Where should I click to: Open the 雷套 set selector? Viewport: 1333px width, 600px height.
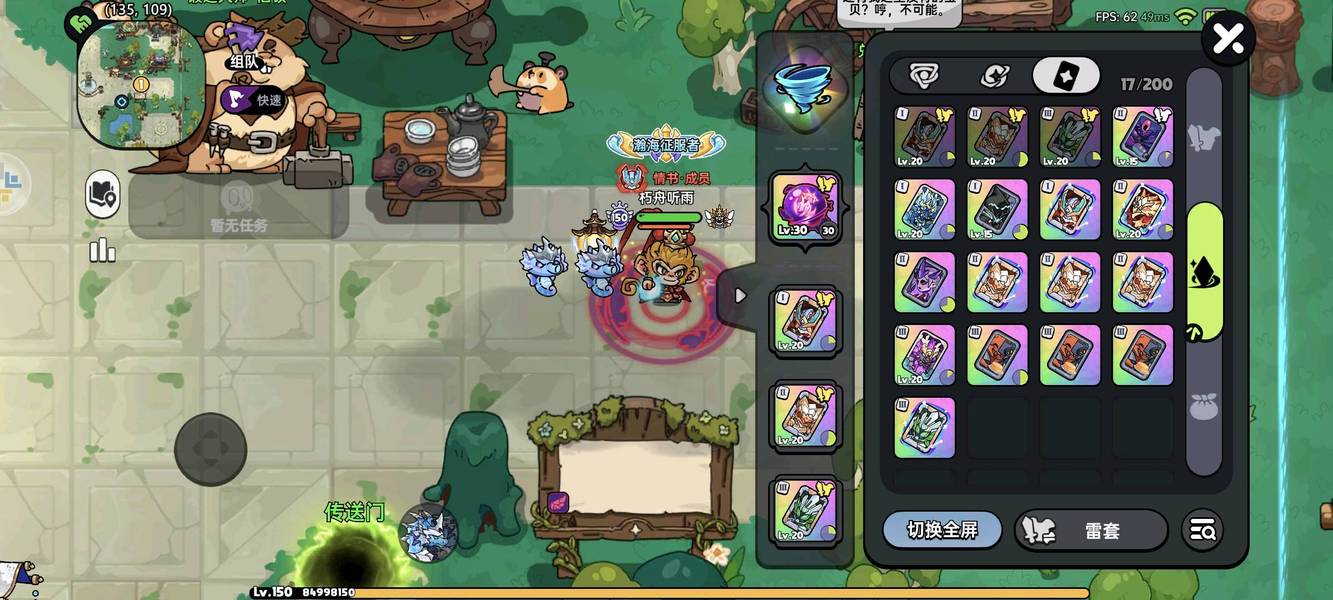tap(1091, 531)
